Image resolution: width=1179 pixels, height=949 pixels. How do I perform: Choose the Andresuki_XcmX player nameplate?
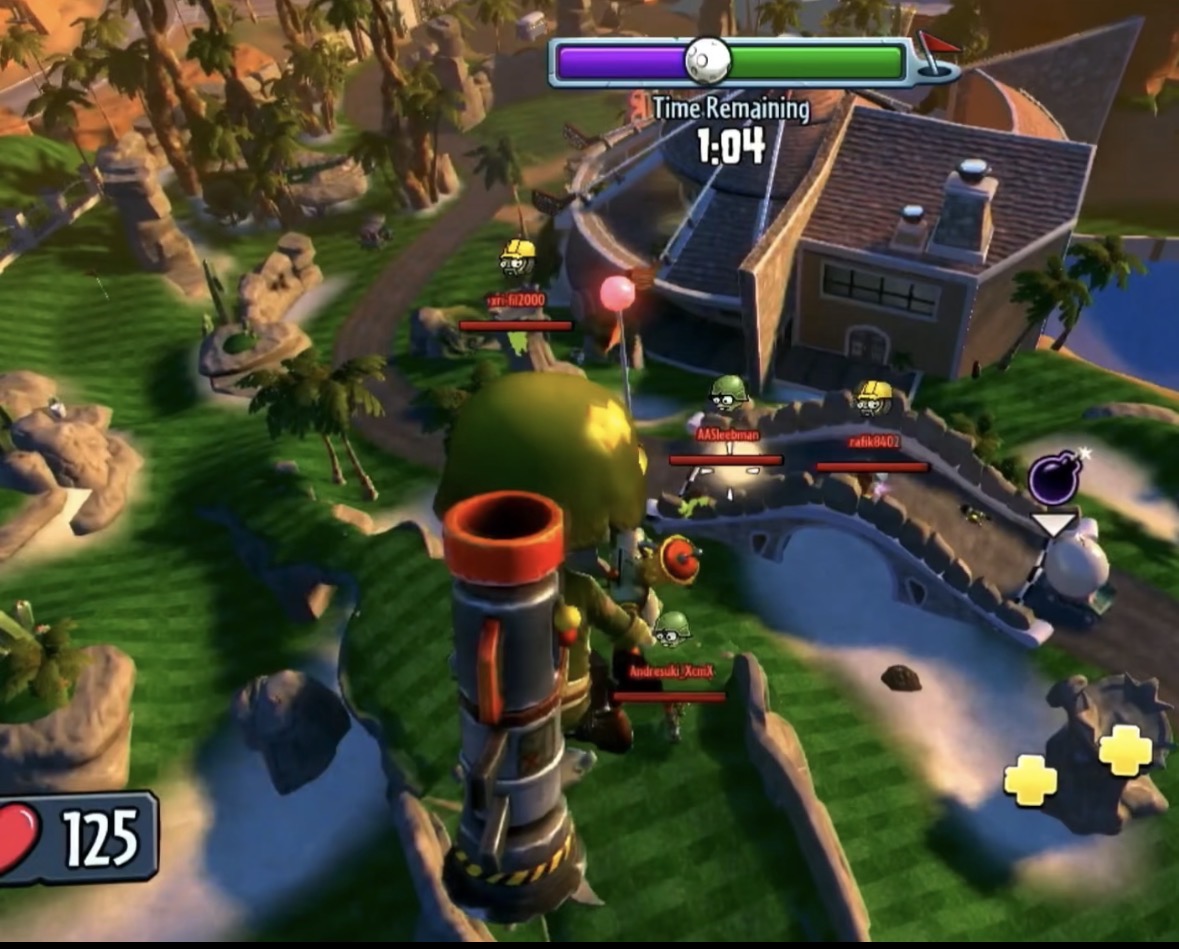[670, 671]
